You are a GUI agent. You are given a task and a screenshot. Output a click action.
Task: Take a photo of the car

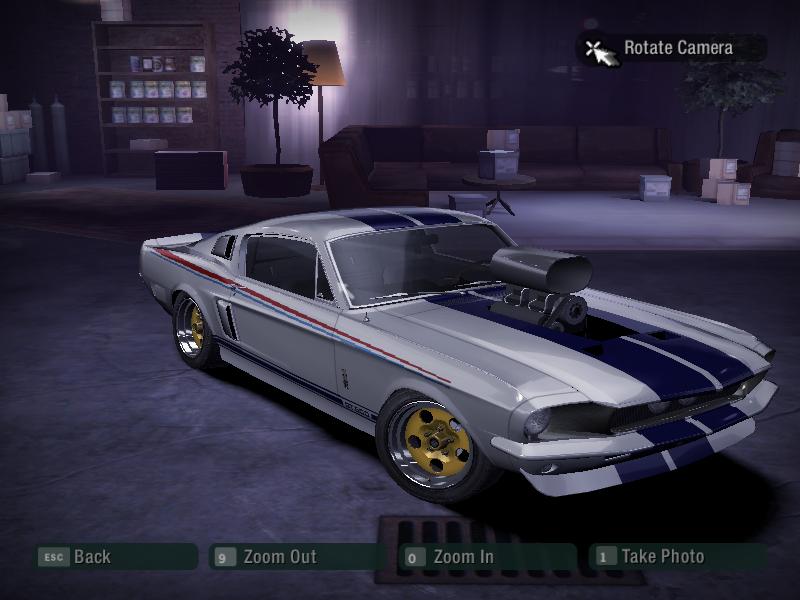coord(661,556)
